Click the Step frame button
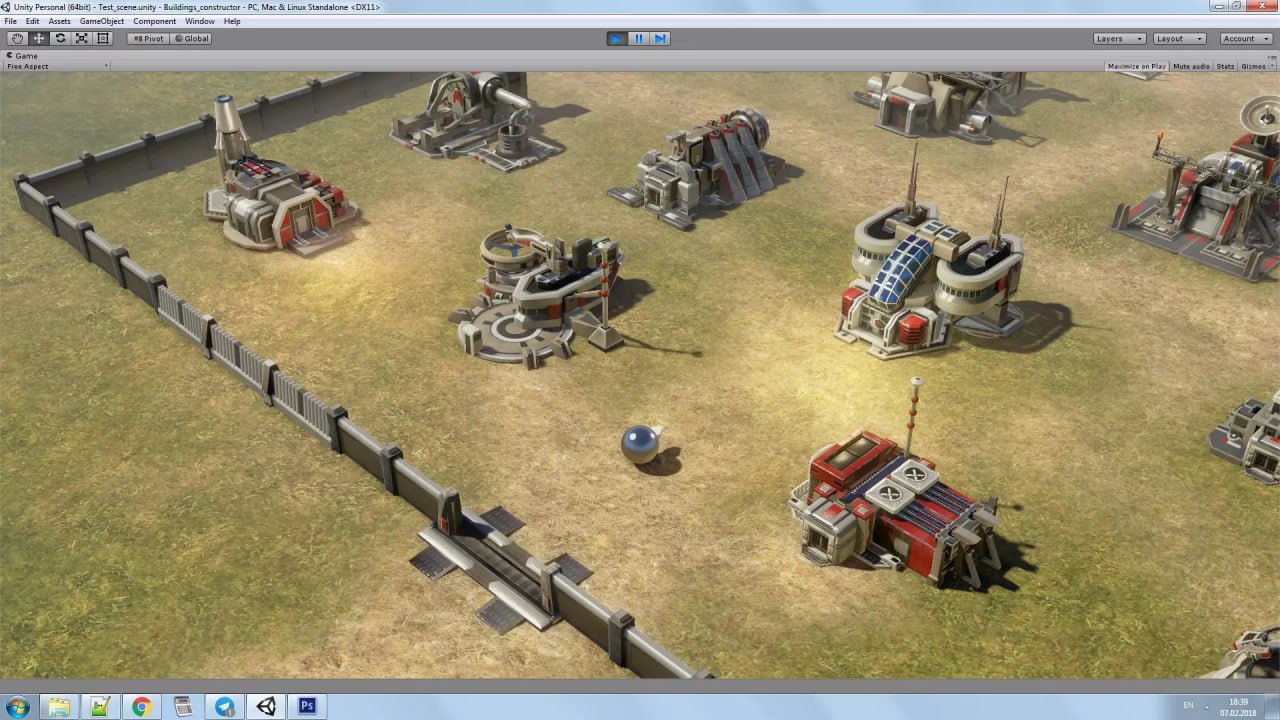The height and width of the screenshot is (720, 1280). point(661,38)
